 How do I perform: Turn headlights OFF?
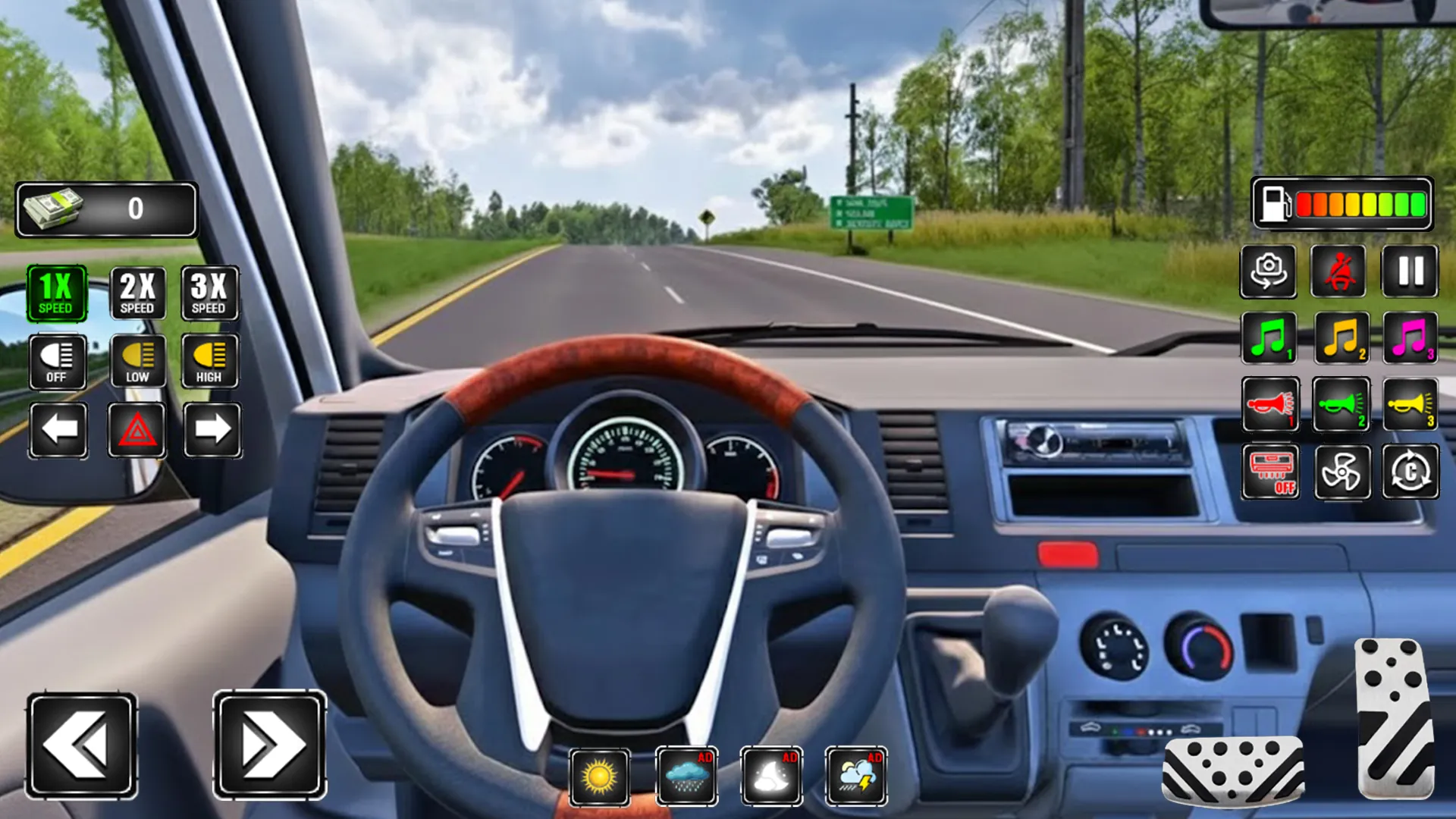click(x=58, y=362)
